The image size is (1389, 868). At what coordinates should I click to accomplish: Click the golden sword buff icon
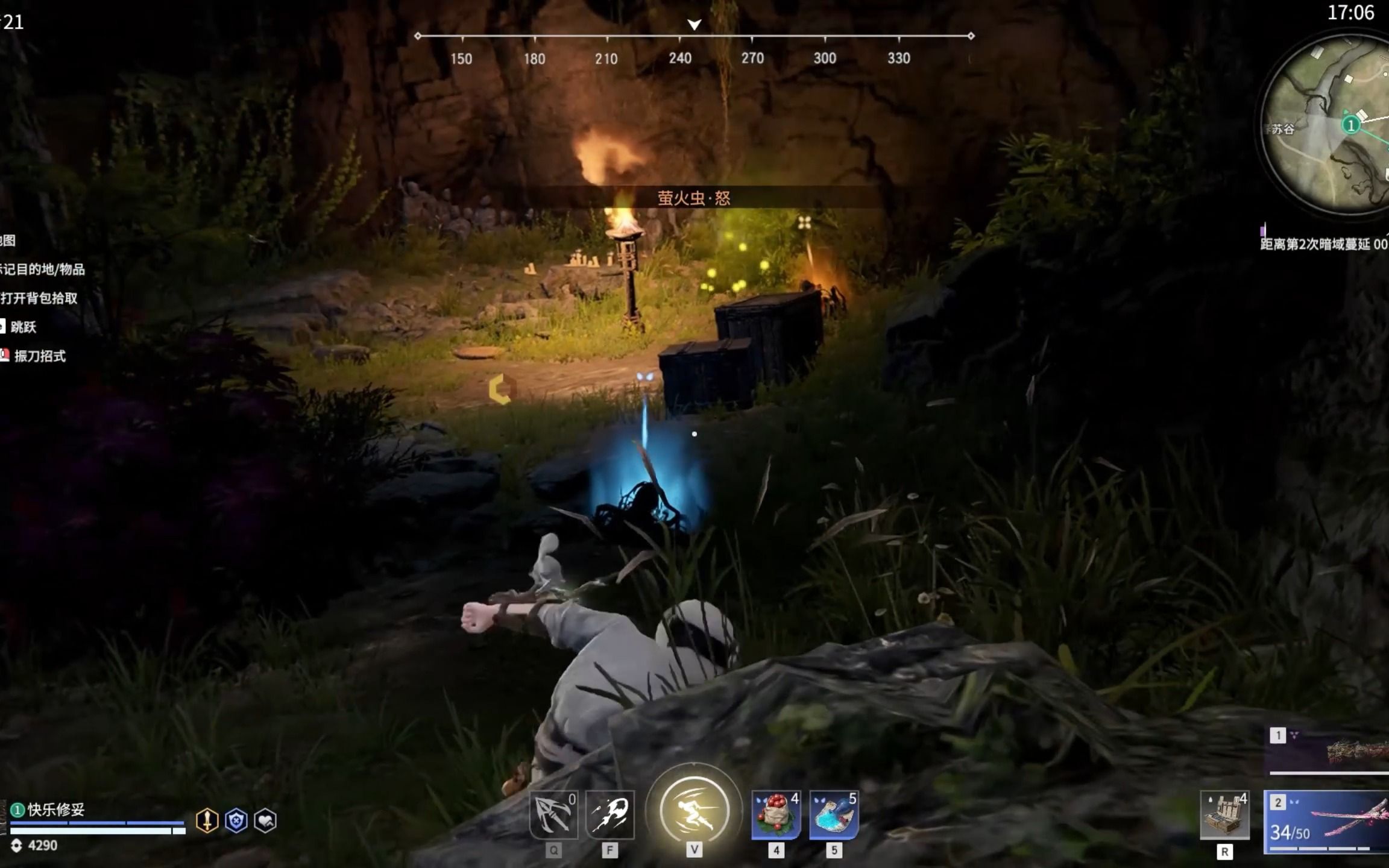pyautogui.click(x=207, y=820)
